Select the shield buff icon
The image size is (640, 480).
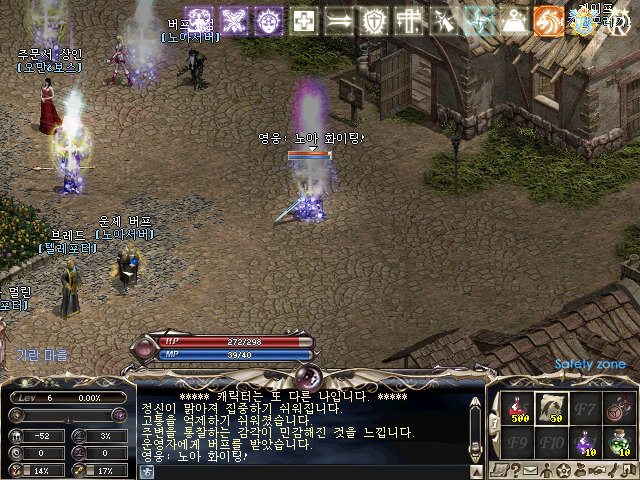pos(373,21)
